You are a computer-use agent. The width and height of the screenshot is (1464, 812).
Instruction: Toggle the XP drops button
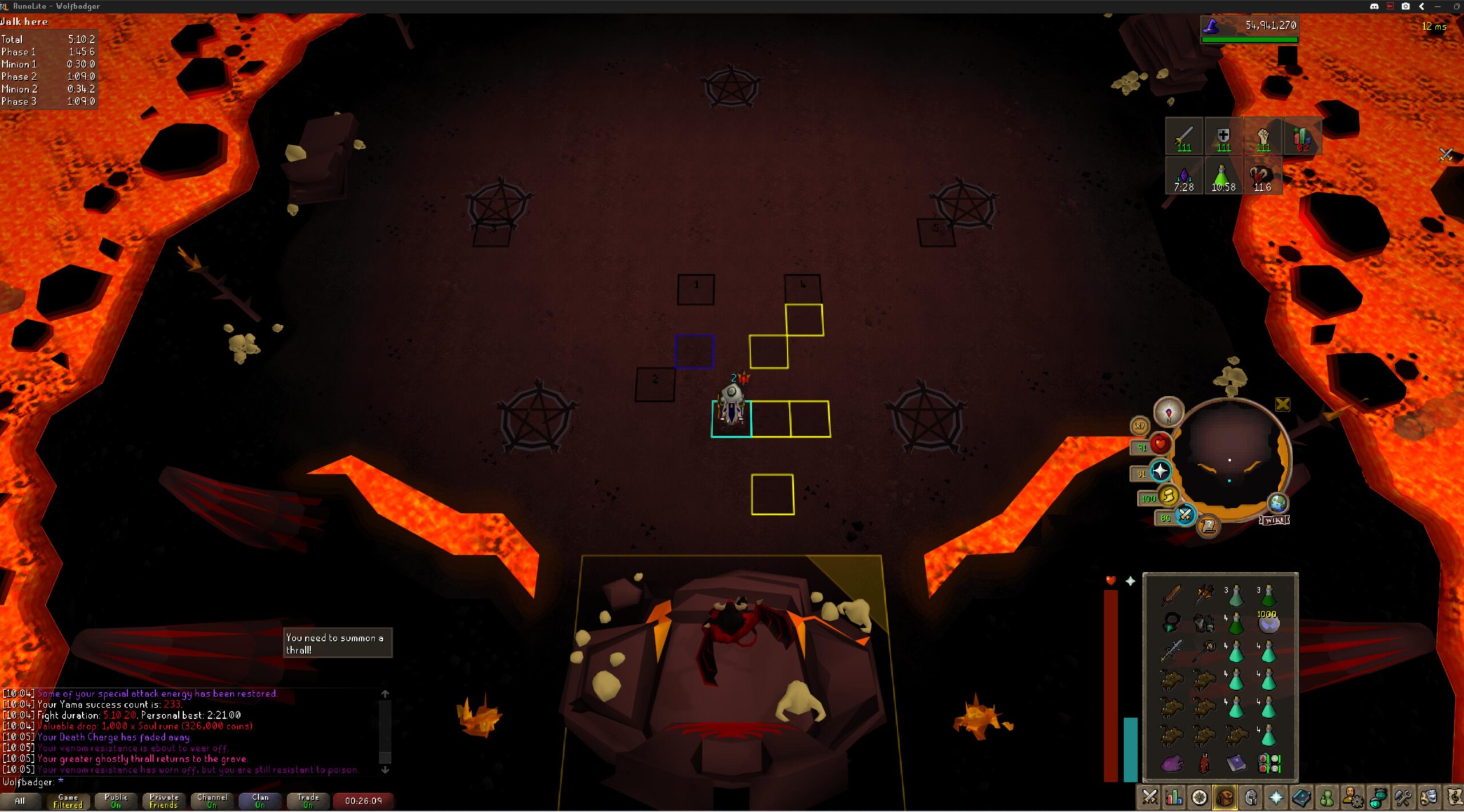[1140, 425]
